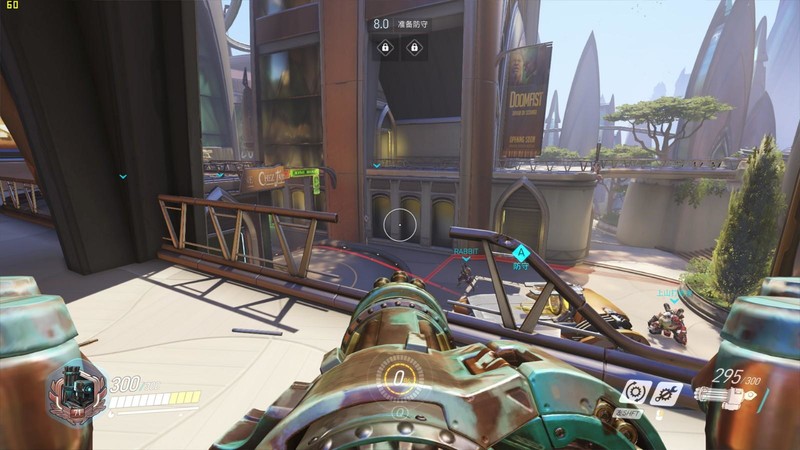Click the circular ultimate charge meter

tap(400, 379)
